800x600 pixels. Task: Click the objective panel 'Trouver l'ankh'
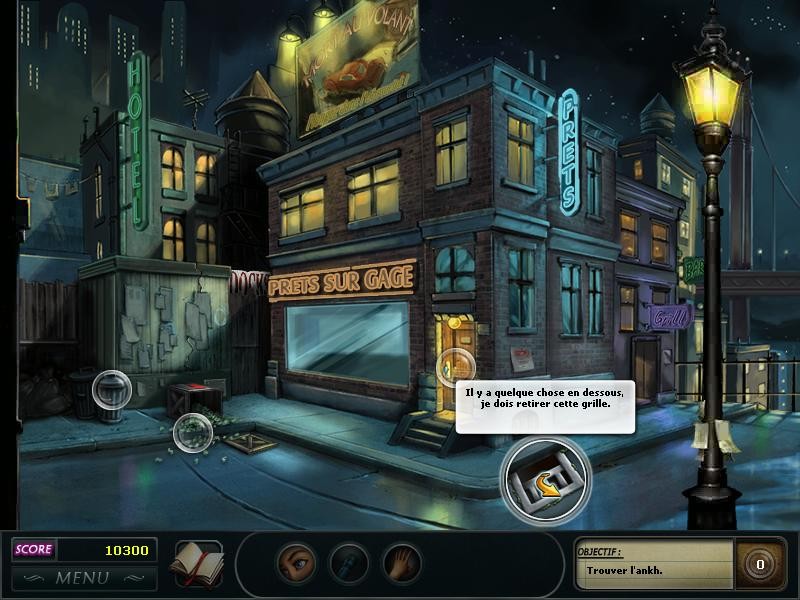[654, 564]
